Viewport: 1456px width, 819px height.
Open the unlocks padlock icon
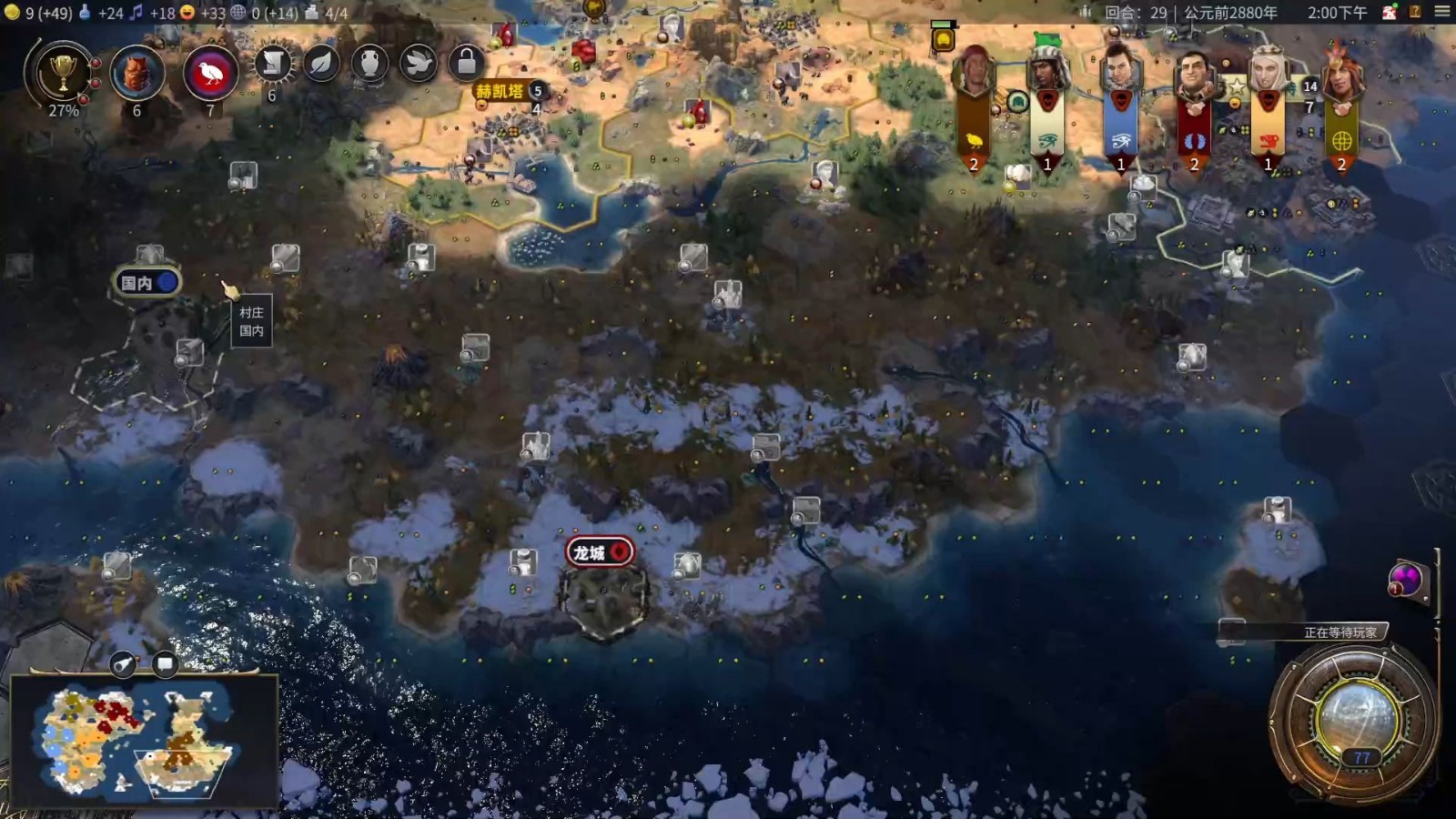(x=466, y=64)
